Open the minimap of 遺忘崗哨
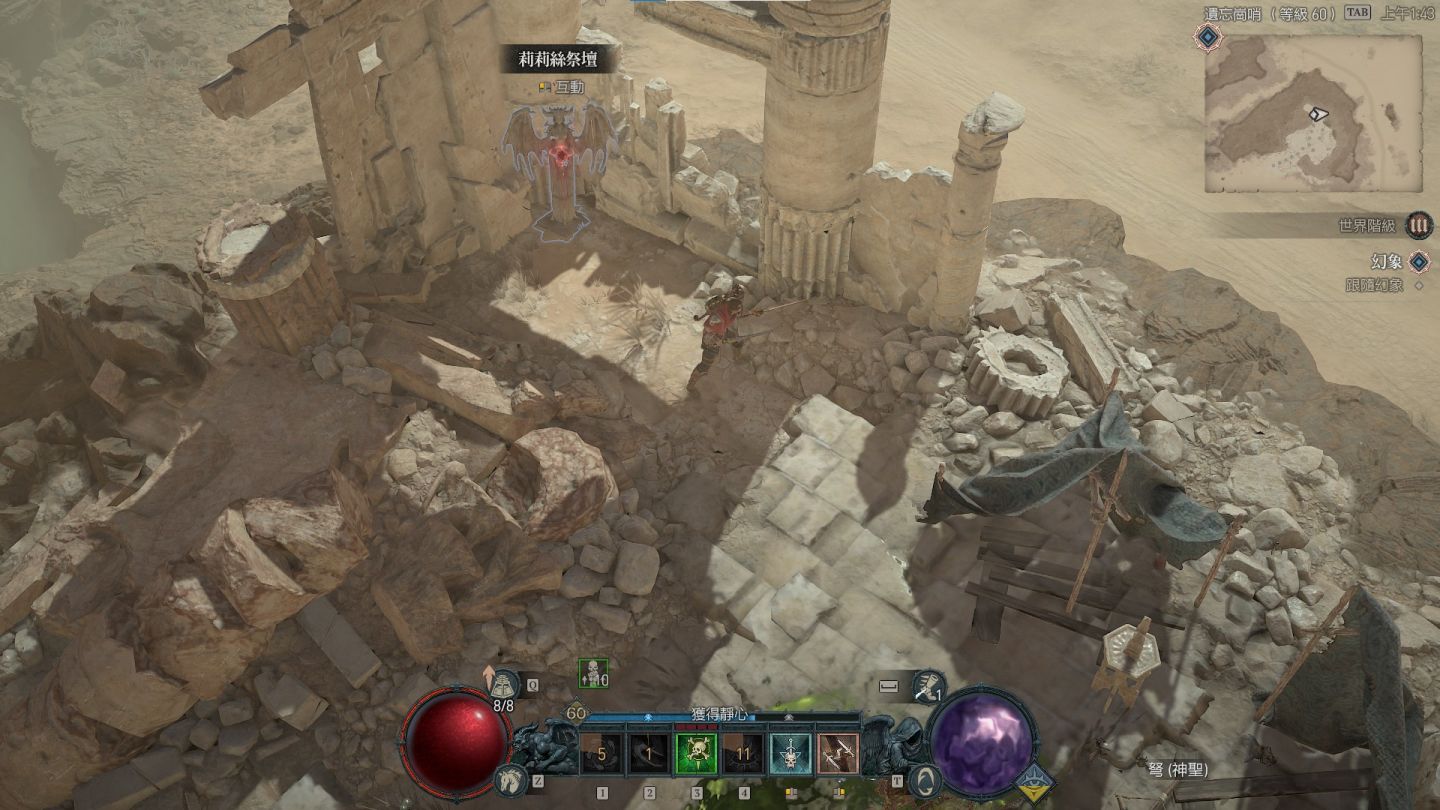The height and width of the screenshot is (810, 1440). click(1313, 113)
